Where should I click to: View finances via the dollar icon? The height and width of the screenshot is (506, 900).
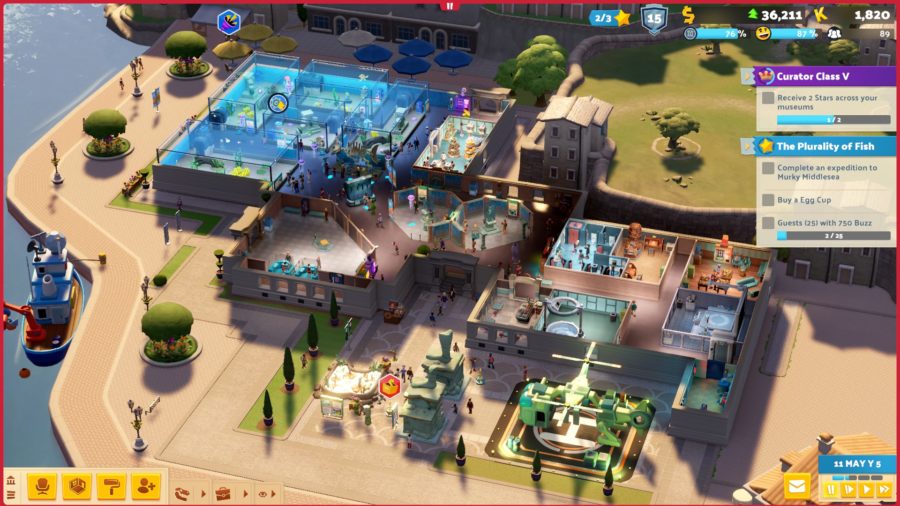point(688,14)
